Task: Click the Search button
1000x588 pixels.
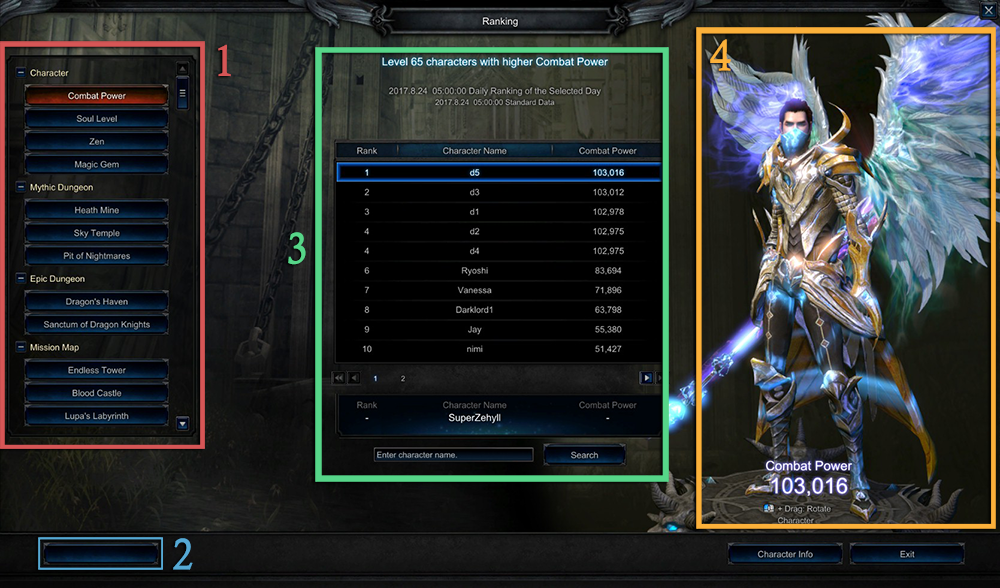Action: [x=584, y=455]
